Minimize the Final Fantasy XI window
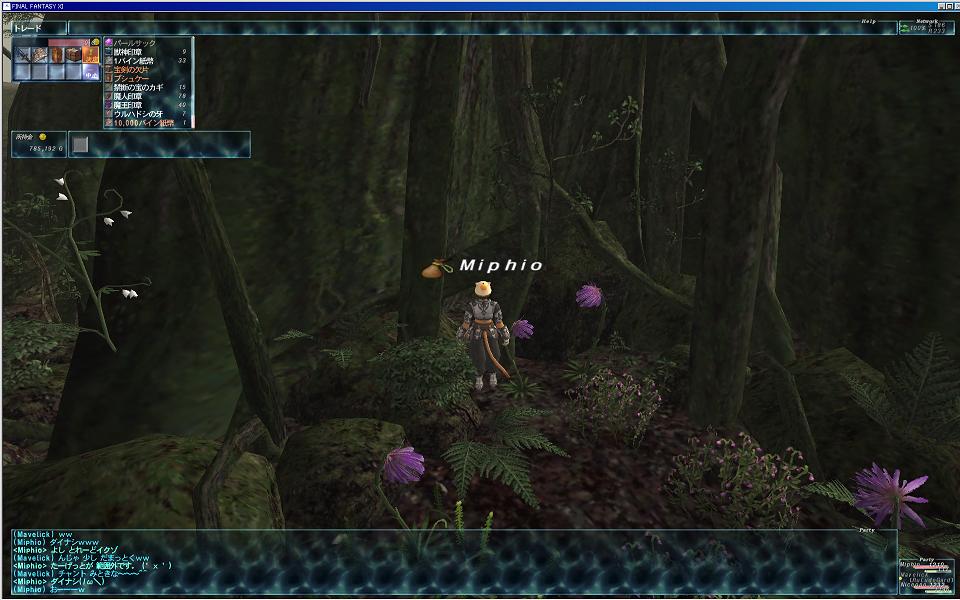 pyautogui.click(x=941, y=6)
